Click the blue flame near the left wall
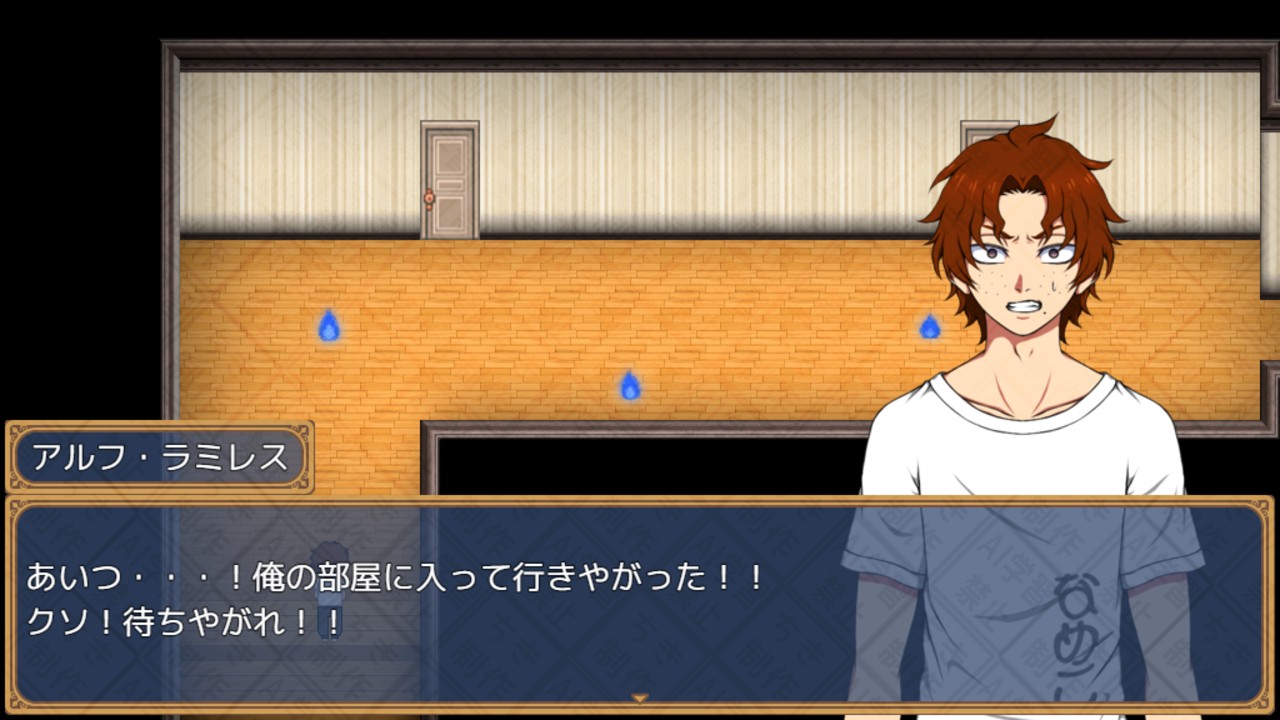This screenshot has width=1280, height=720. 328,326
